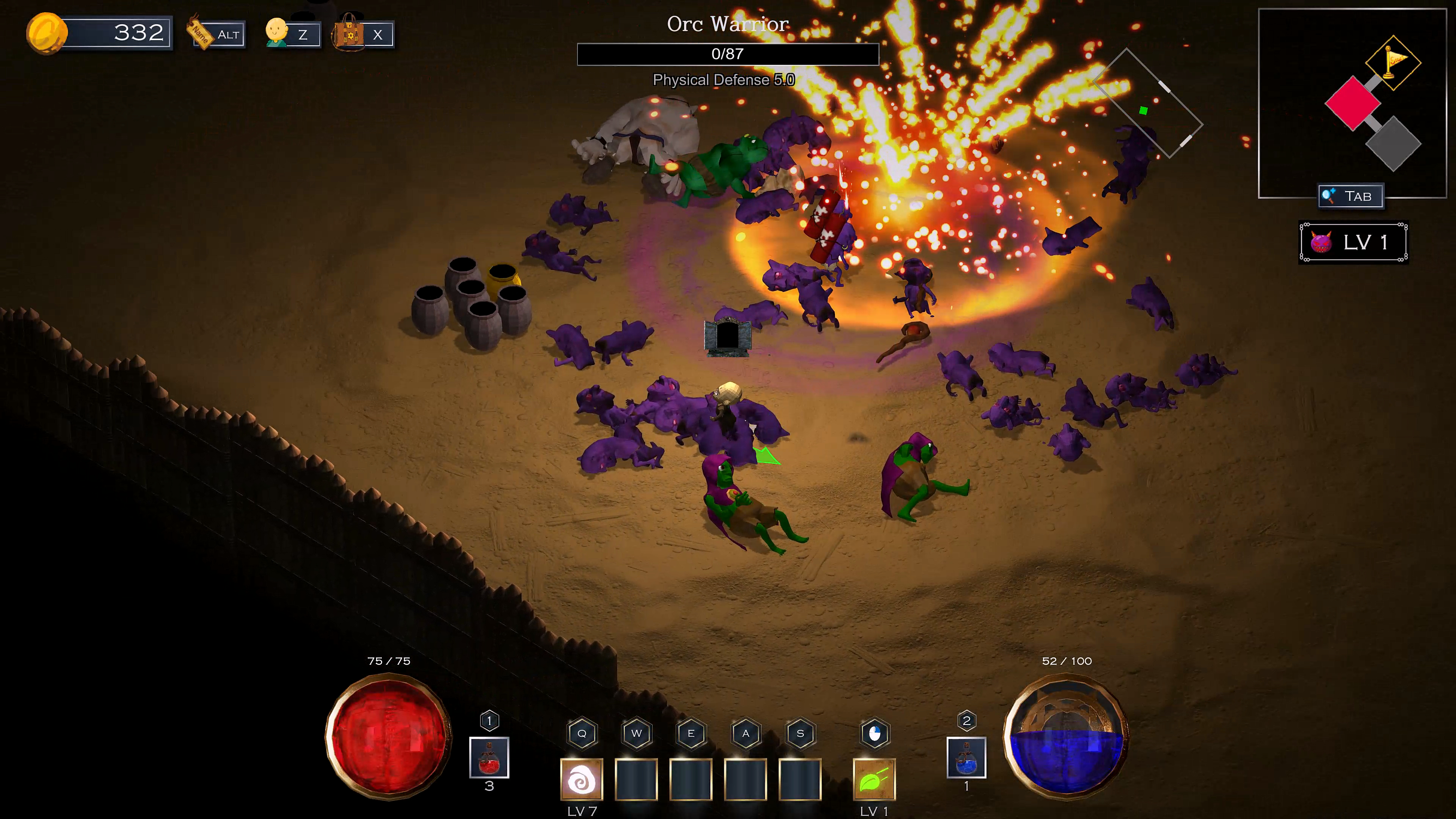Select the red diamond room on minimap
Screen dimensions: 1456x819
[x=1352, y=104]
